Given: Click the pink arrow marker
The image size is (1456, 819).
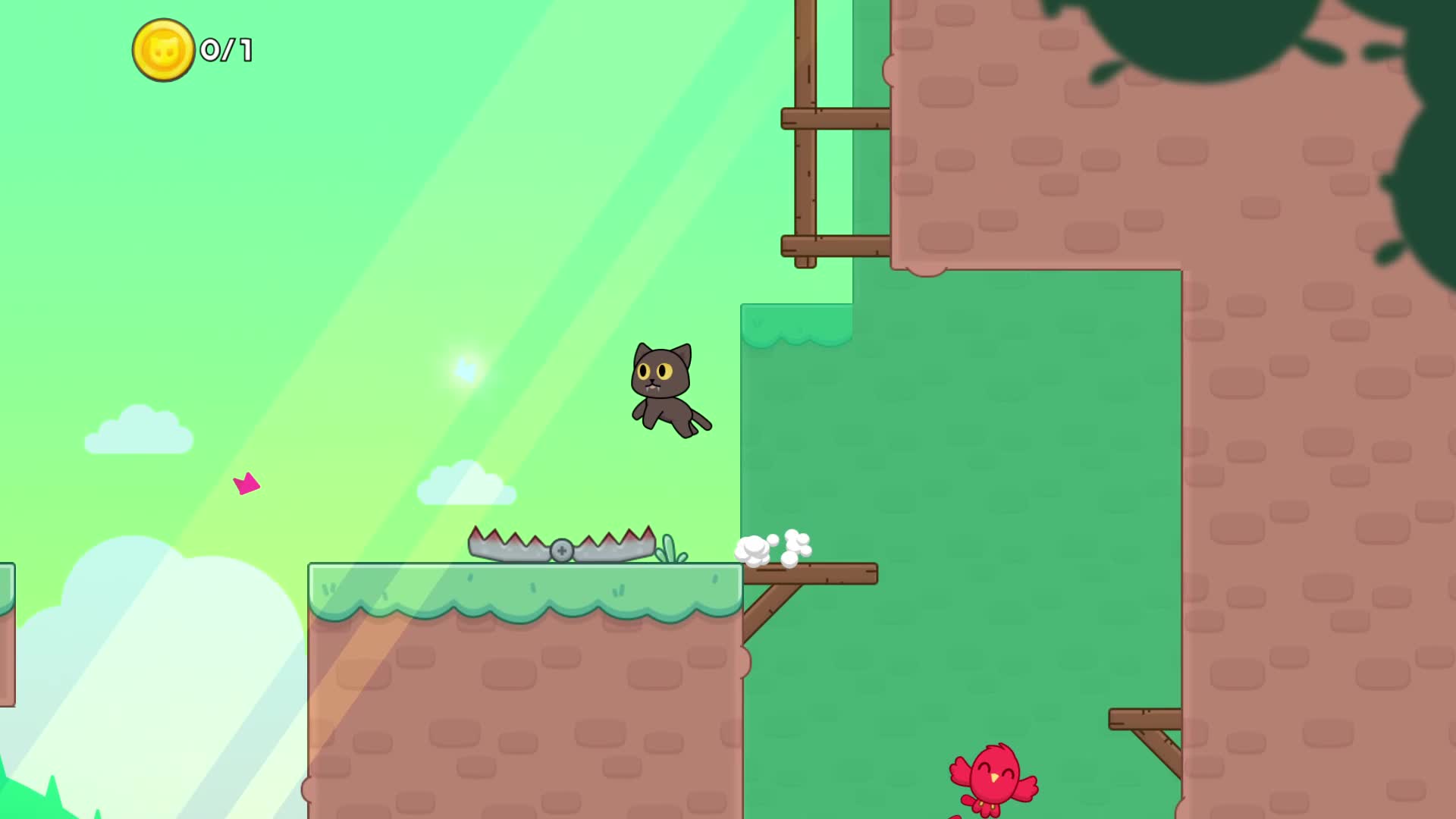Looking at the screenshot, I should click(245, 484).
